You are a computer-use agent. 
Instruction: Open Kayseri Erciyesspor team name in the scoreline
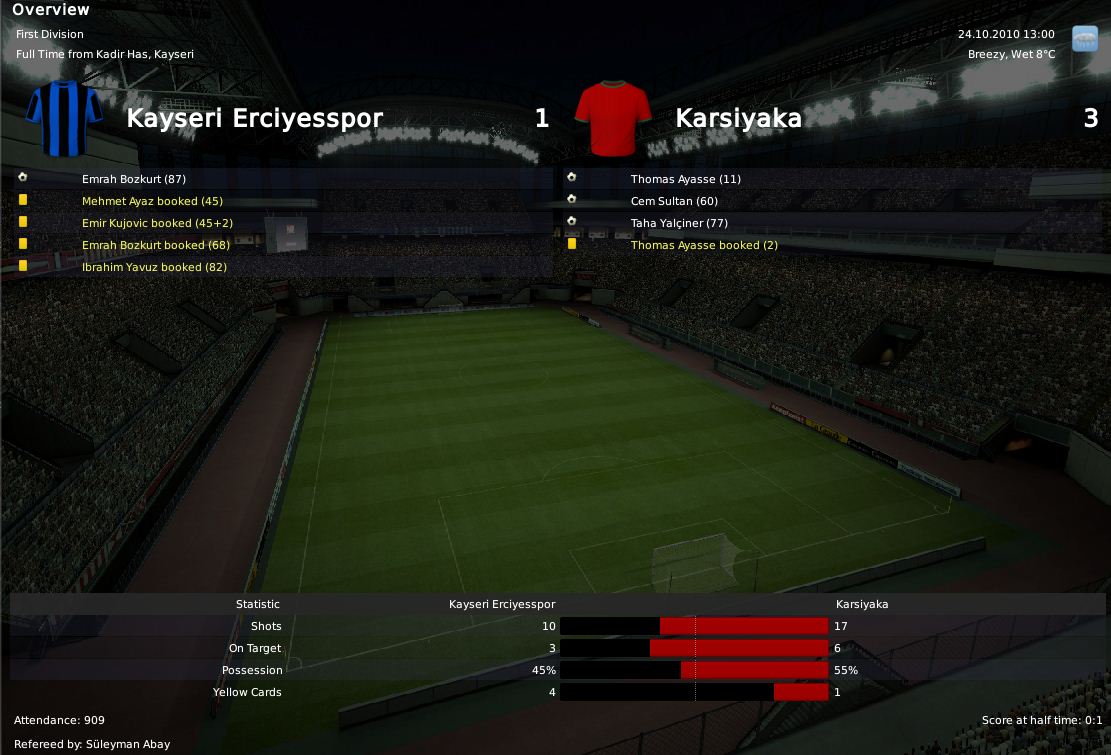pyautogui.click(x=254, y=118)
